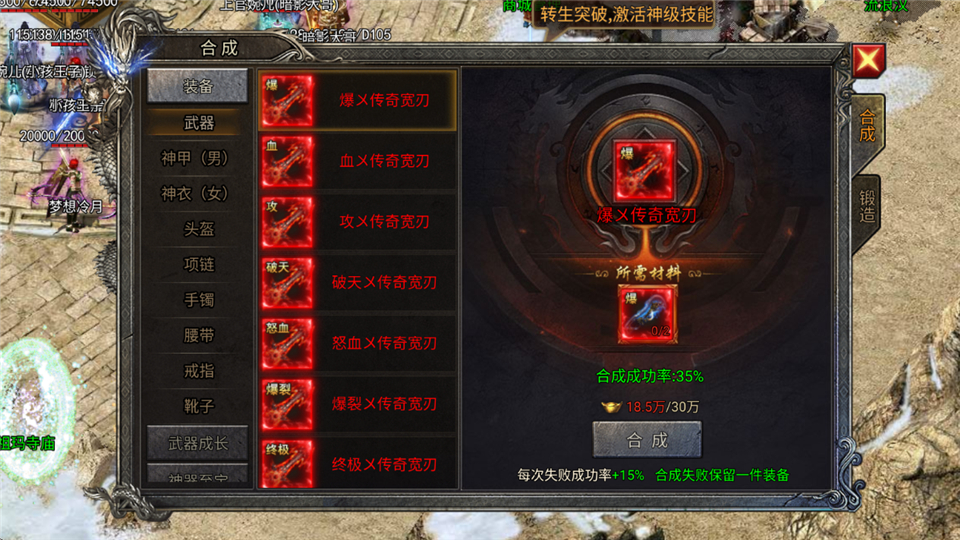Select the 武器 weapon category
This screenshot has width=960, height=540.
pyautogui.click(x=197, y=123)
